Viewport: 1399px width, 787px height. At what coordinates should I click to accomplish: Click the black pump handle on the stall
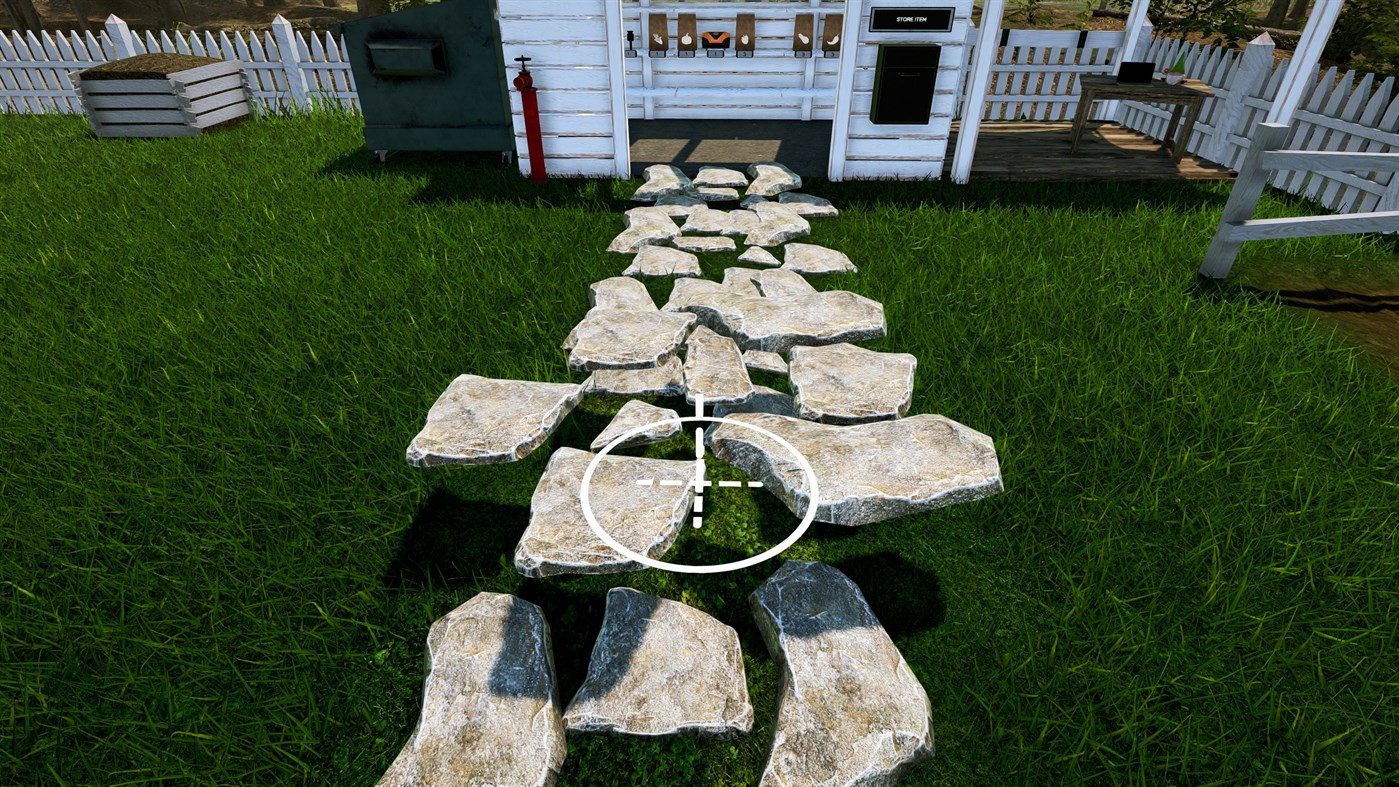coord(630,37)
